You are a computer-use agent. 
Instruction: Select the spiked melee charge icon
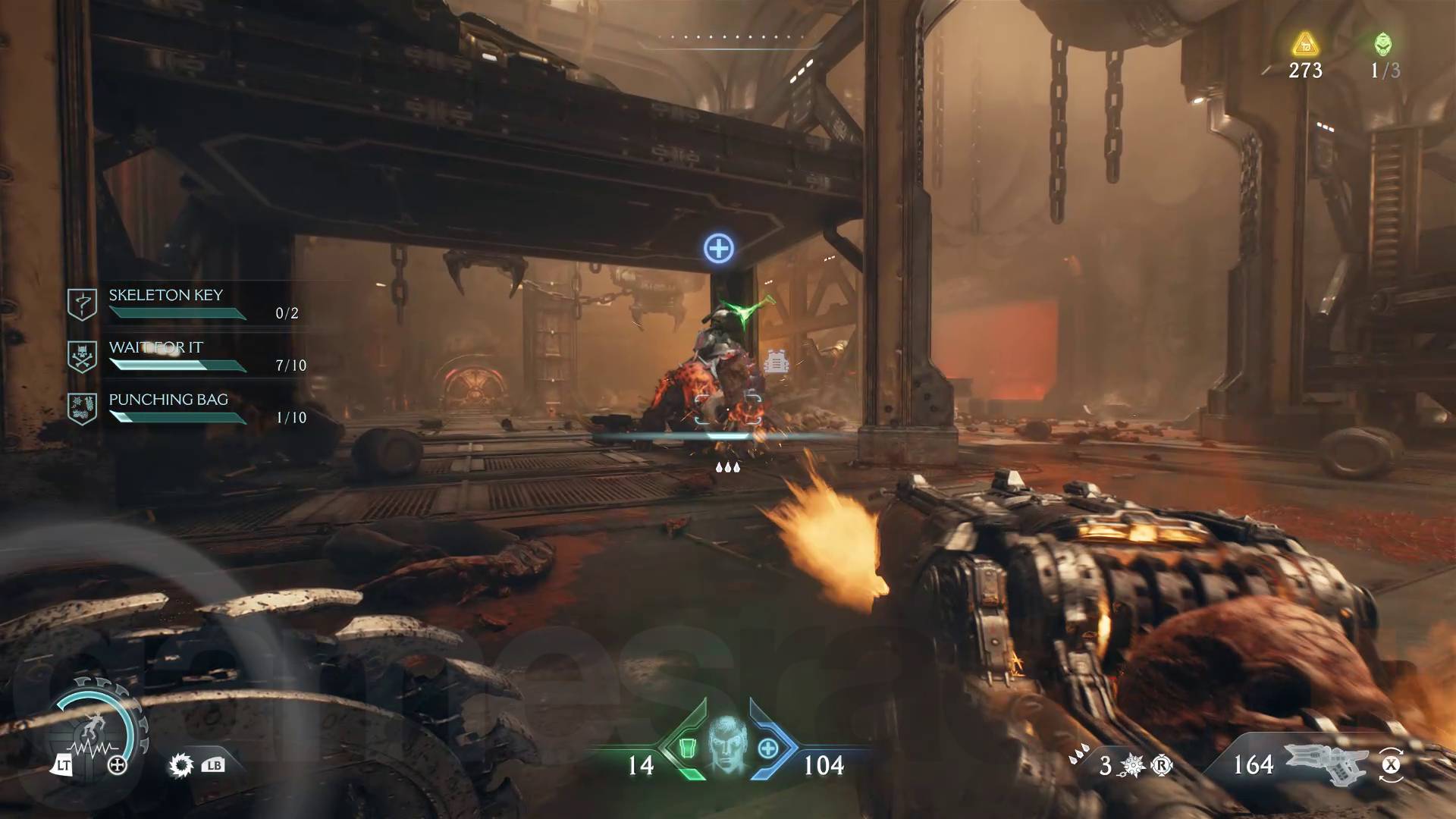tap(181, 765)
